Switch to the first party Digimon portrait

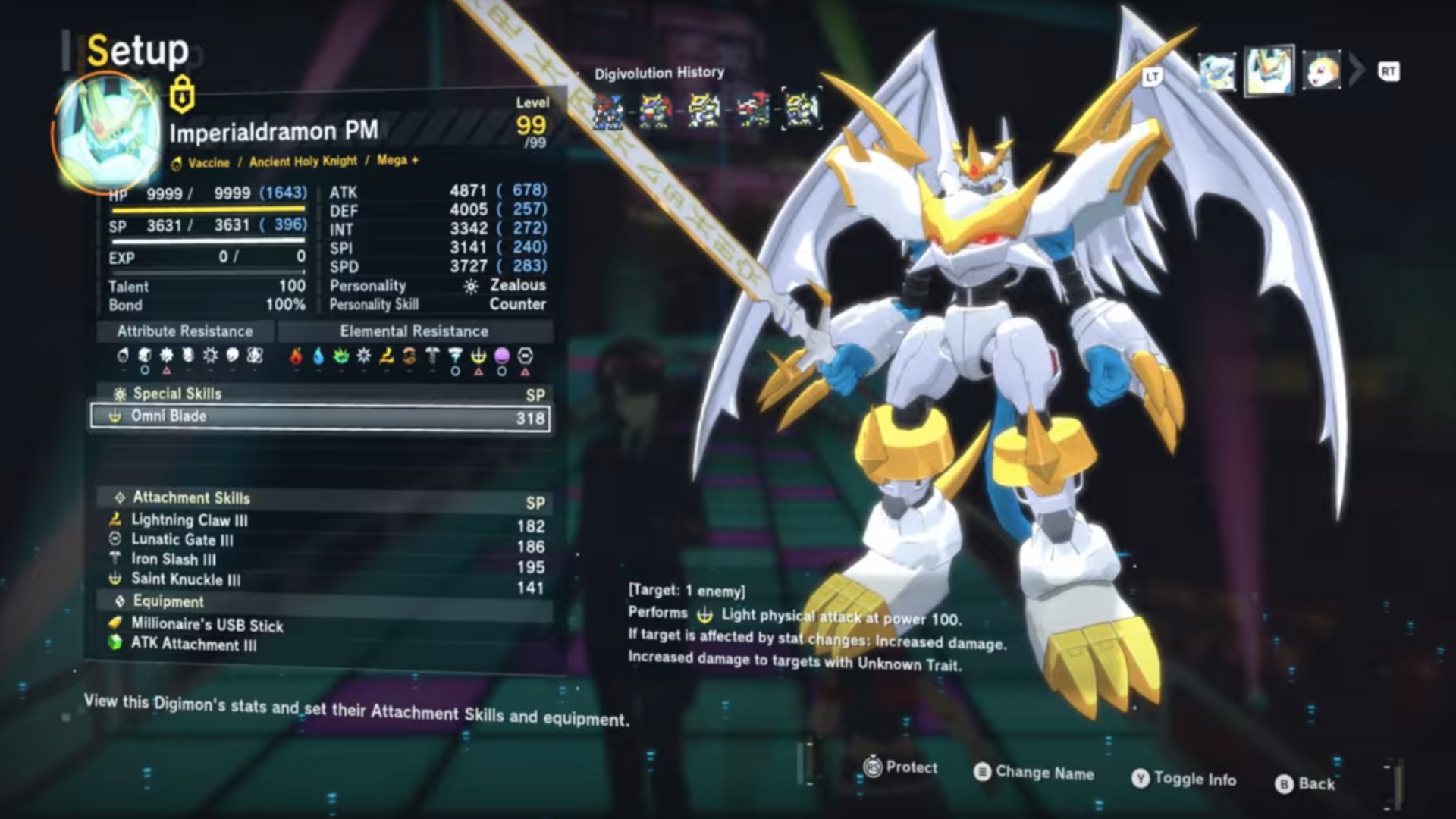(1216, 72)
